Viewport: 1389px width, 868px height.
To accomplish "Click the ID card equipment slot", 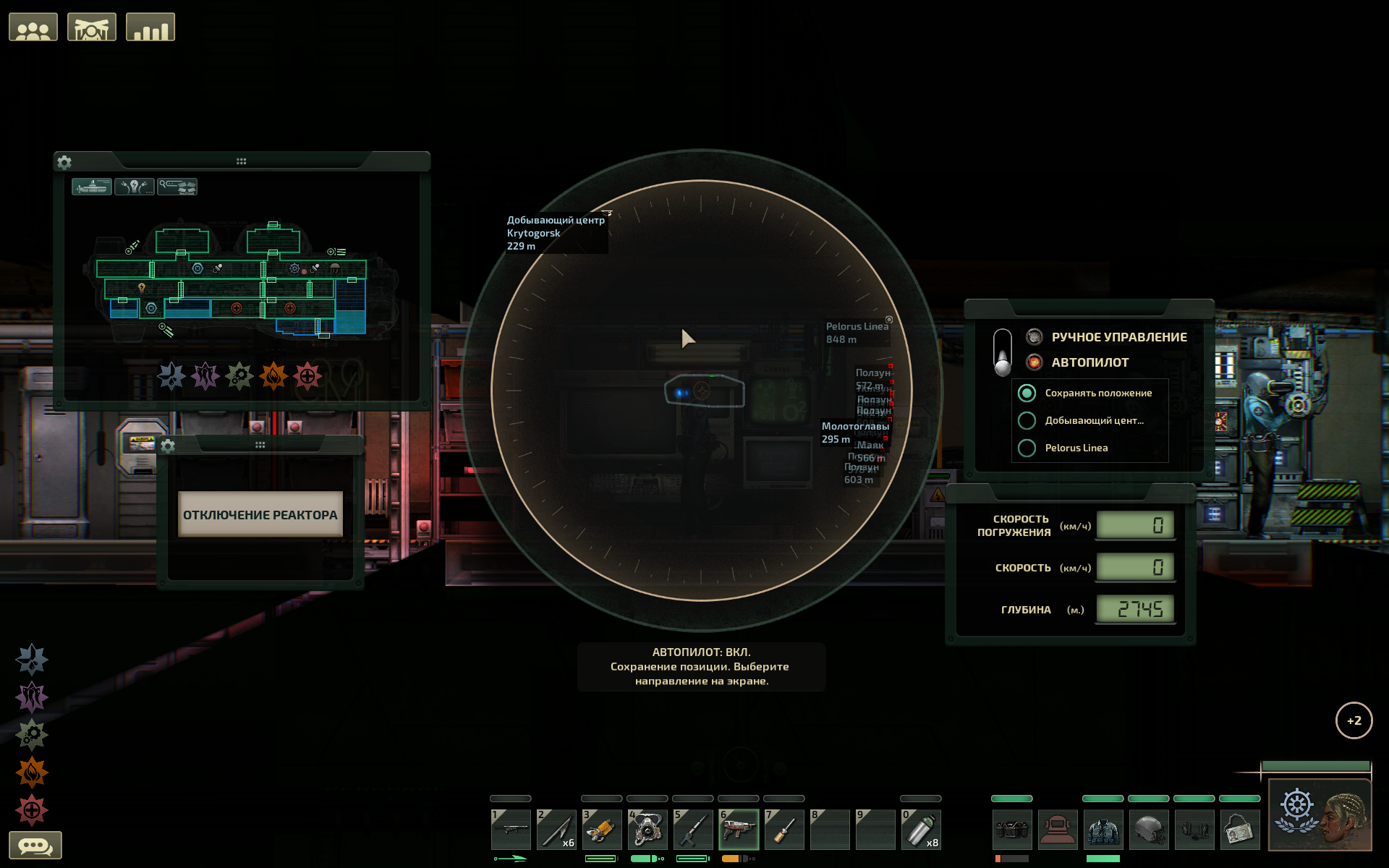I will click(1239, 829).
